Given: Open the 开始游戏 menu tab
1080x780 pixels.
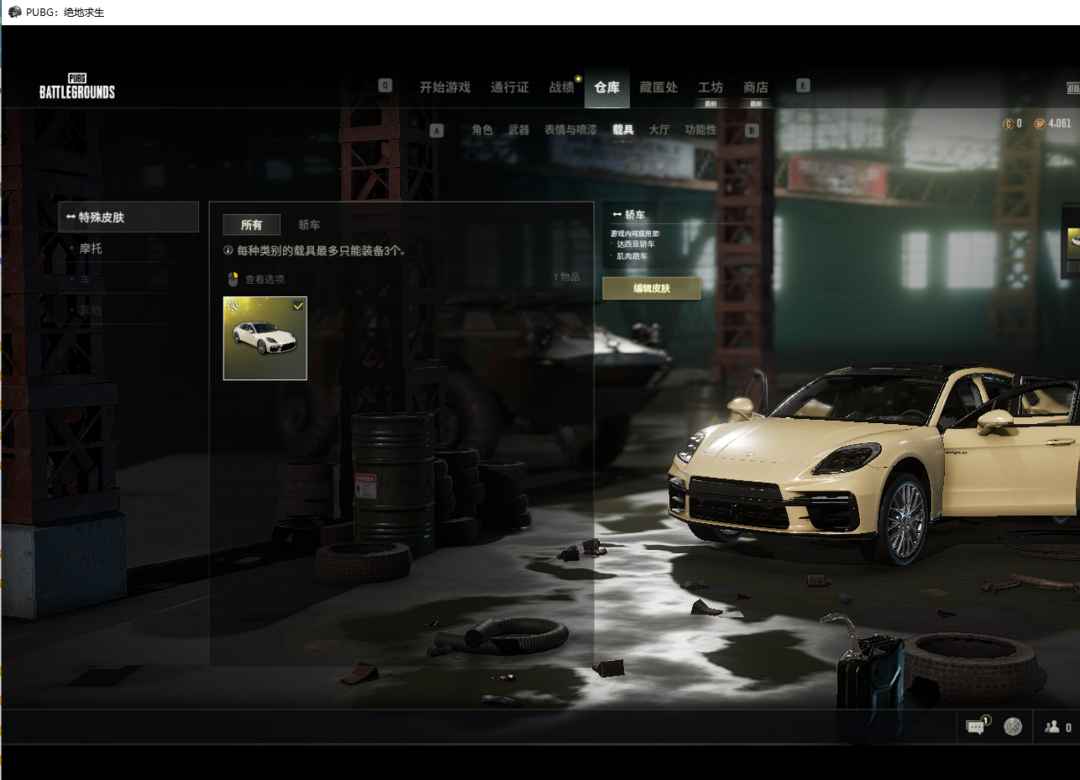Looking at the screenshot, I should coord(444,87).
